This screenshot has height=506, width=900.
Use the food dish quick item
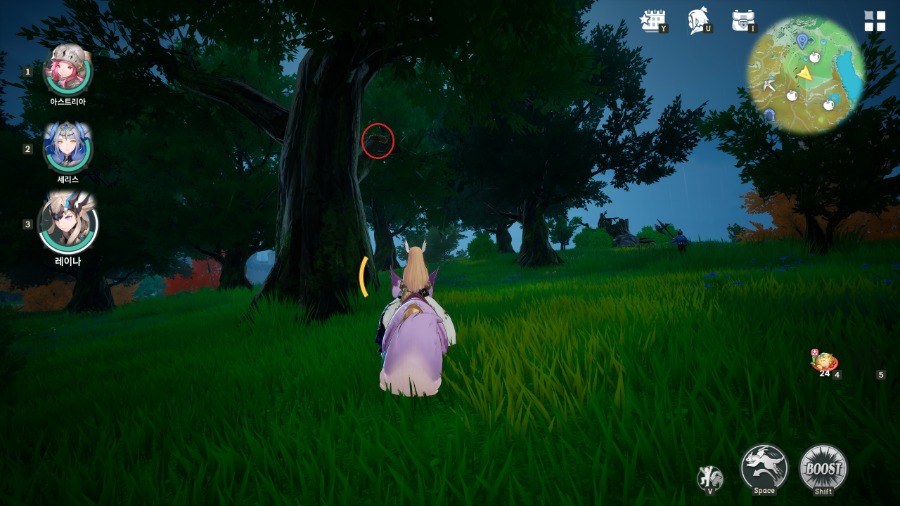(825, 363)
